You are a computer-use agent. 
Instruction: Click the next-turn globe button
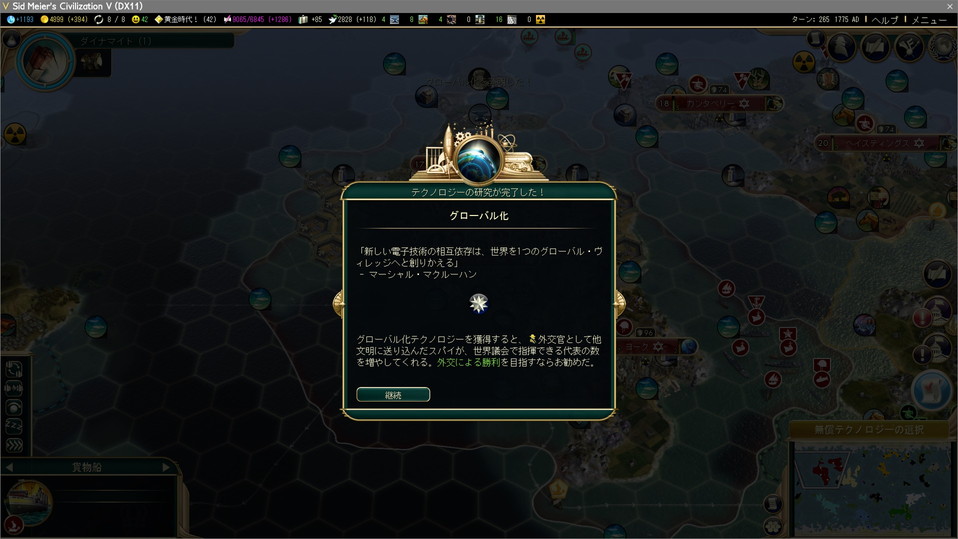click(931, 390)
